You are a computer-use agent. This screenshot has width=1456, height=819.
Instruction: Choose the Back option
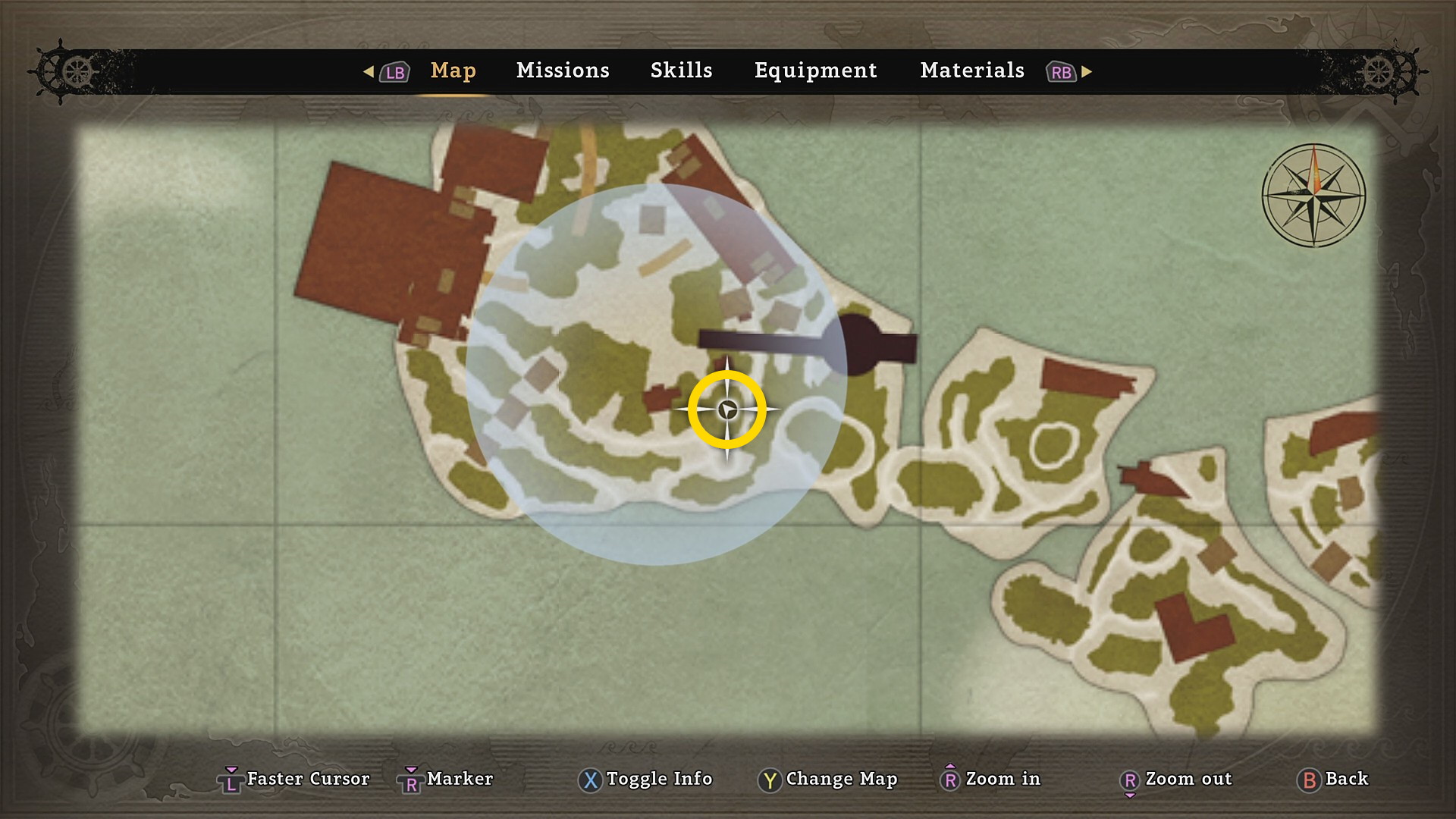pos(1335,779)
